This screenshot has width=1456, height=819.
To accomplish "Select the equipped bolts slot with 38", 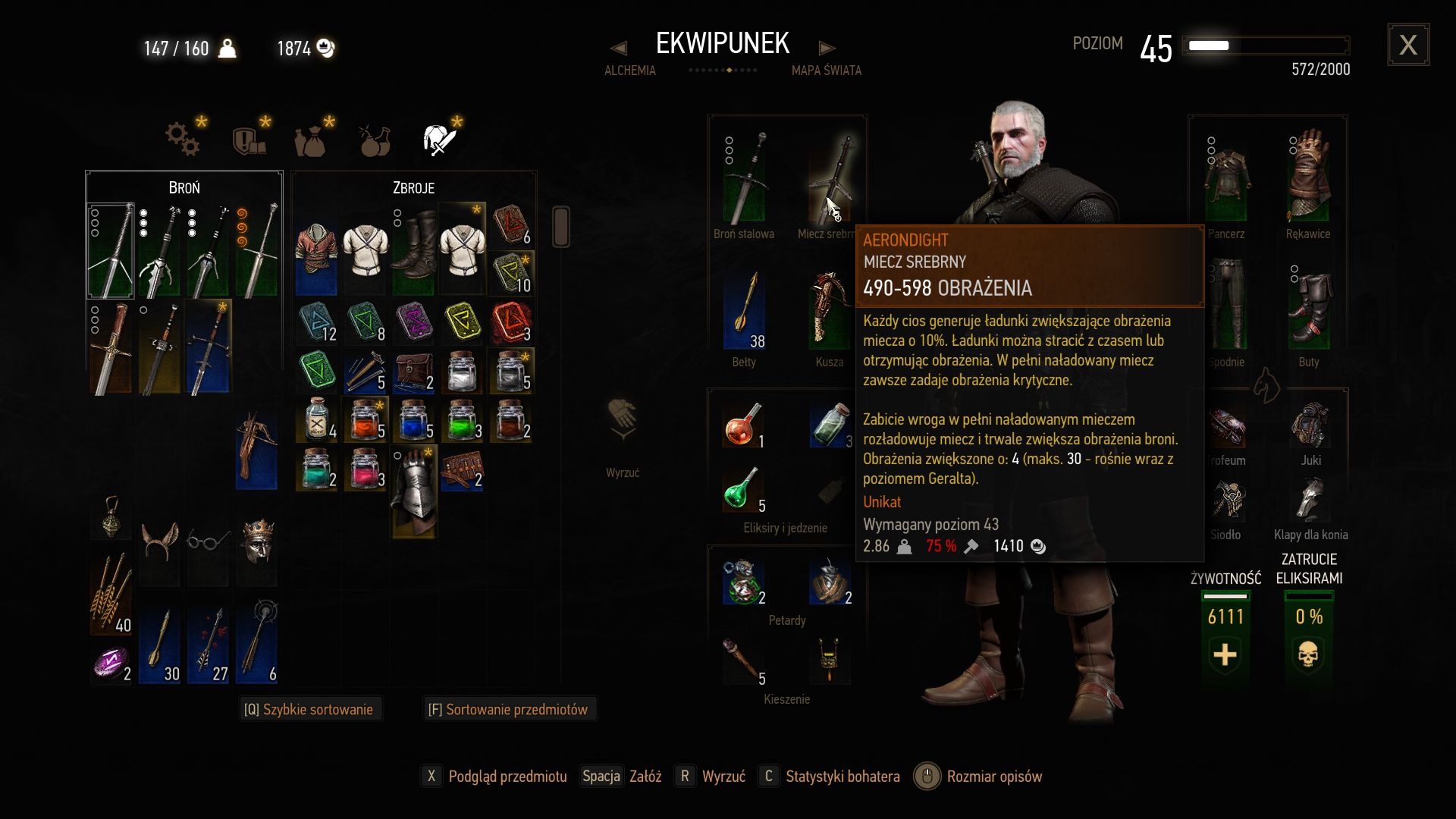I will coord(744,311).
